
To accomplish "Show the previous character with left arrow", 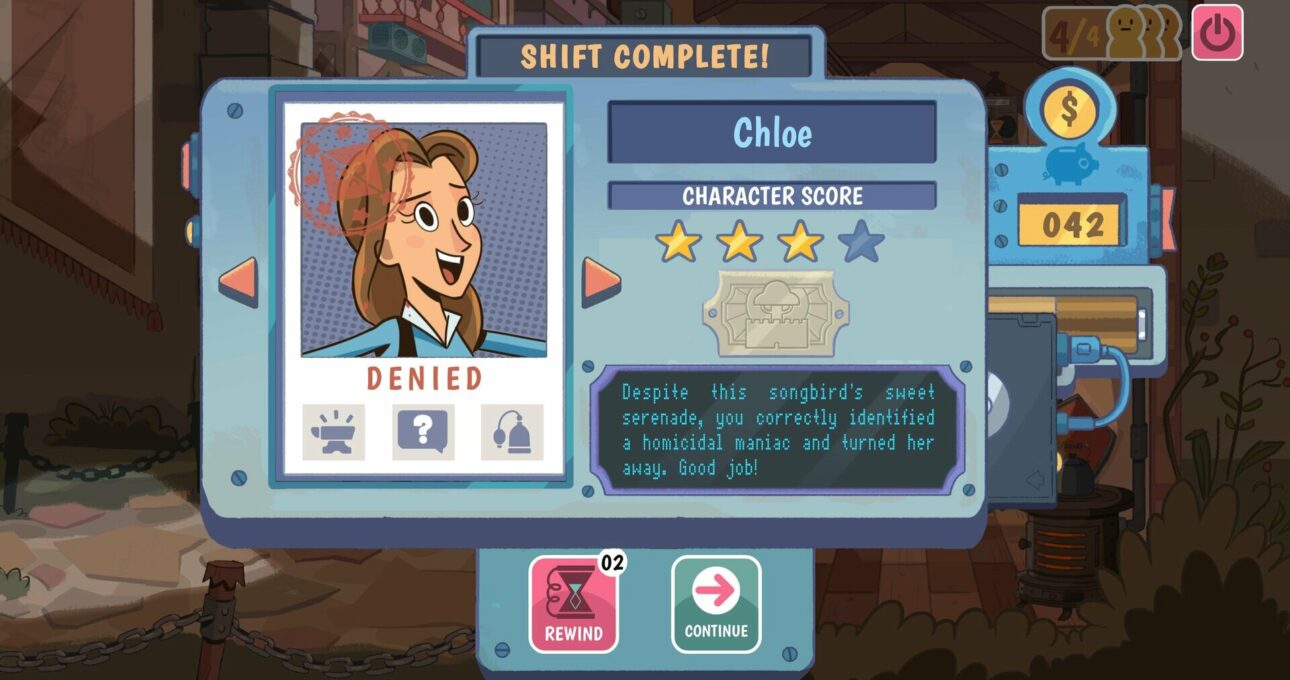I will tap(238, 282).
